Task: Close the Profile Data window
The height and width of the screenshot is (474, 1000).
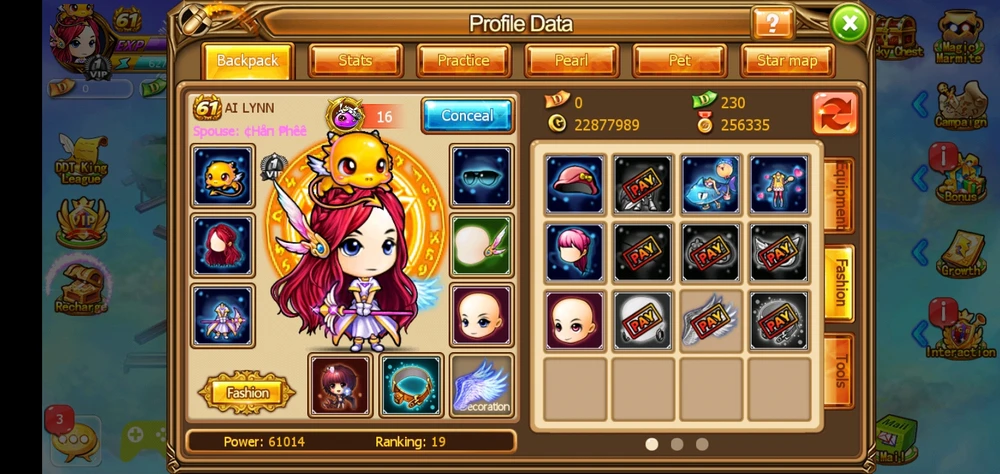Action: 849,22
